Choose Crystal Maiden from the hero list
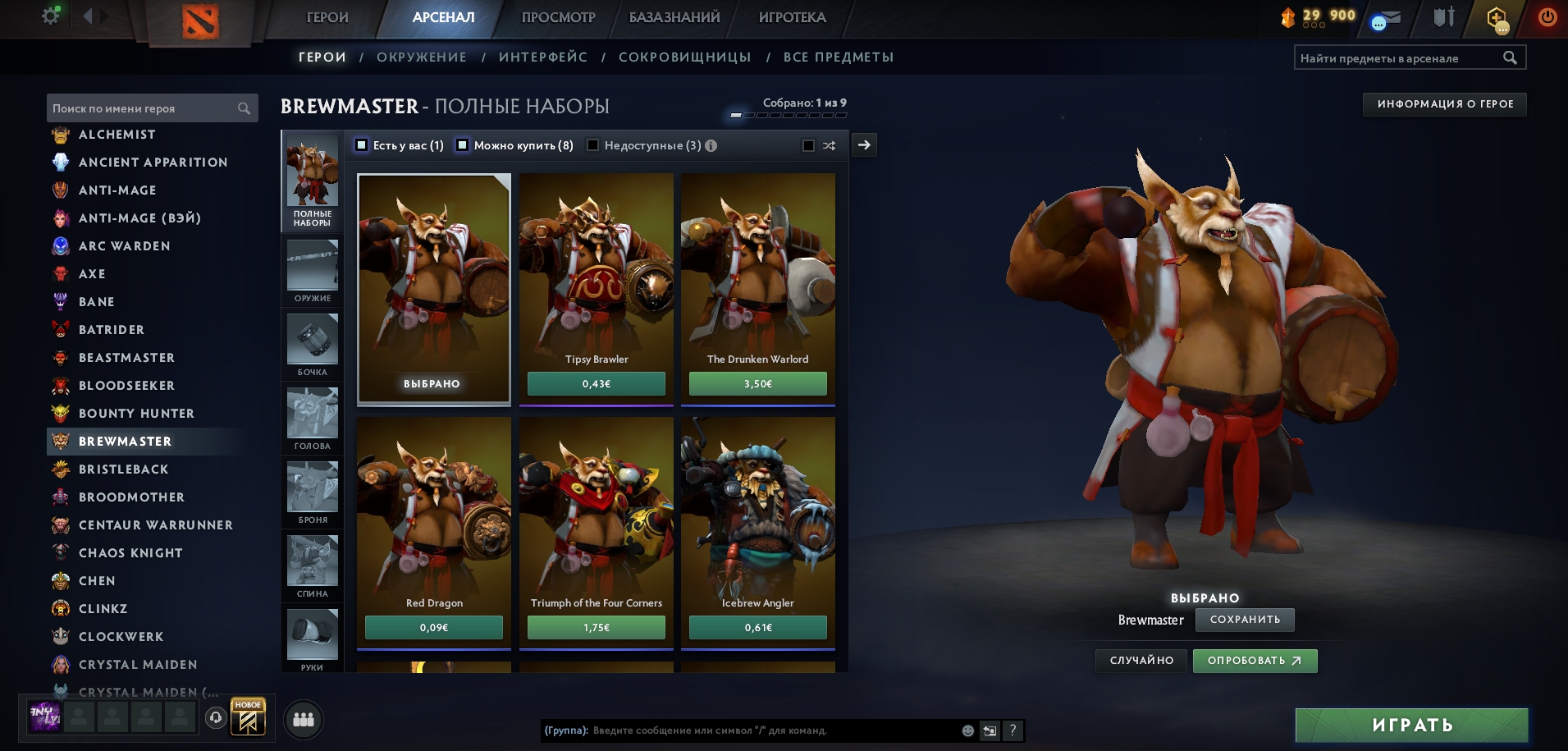This screenshot has width=1568, height=751. (137, 665)
